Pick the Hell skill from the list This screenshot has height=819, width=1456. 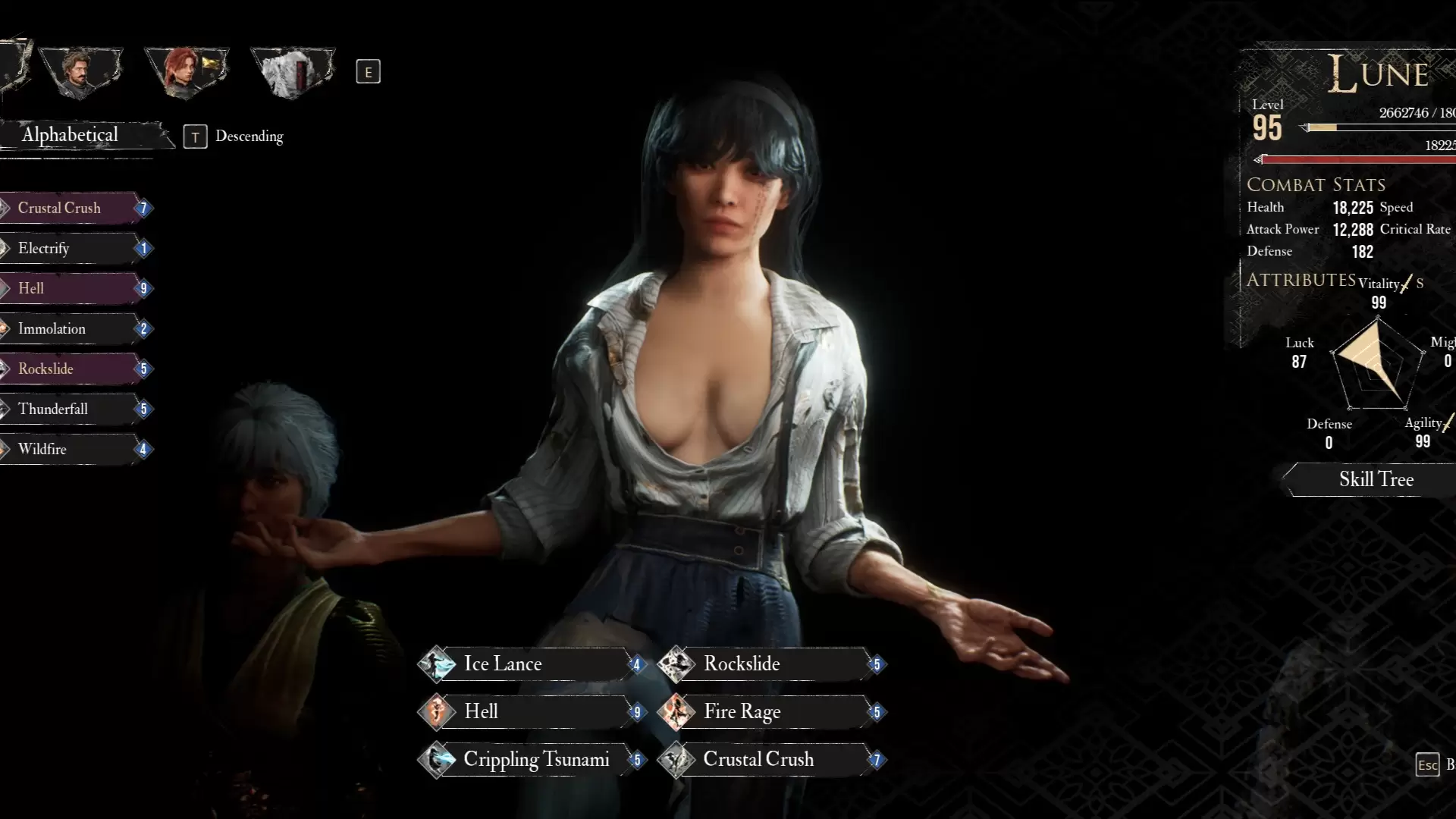point(72,289)
